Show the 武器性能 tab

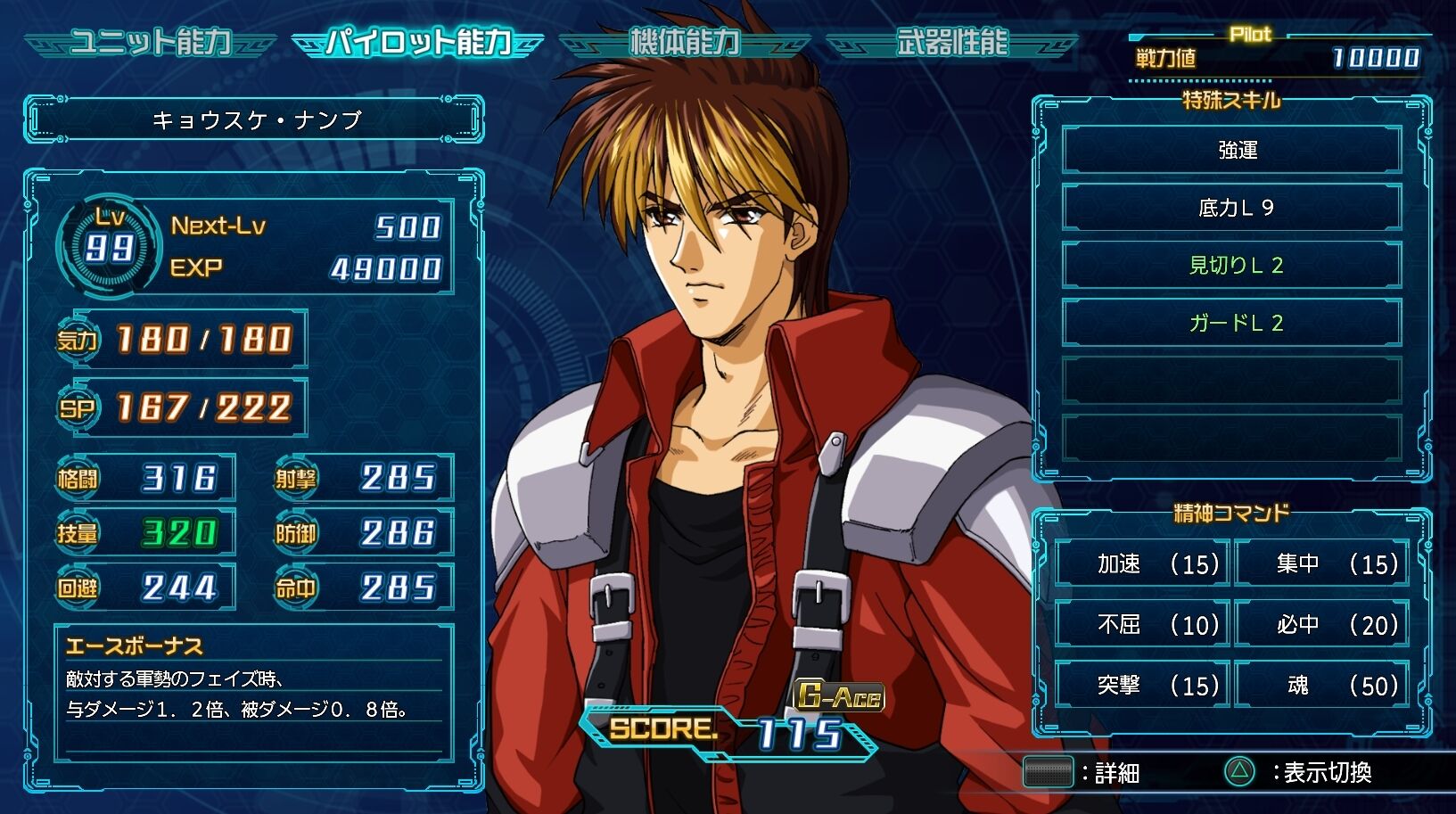tap(951, 42)
